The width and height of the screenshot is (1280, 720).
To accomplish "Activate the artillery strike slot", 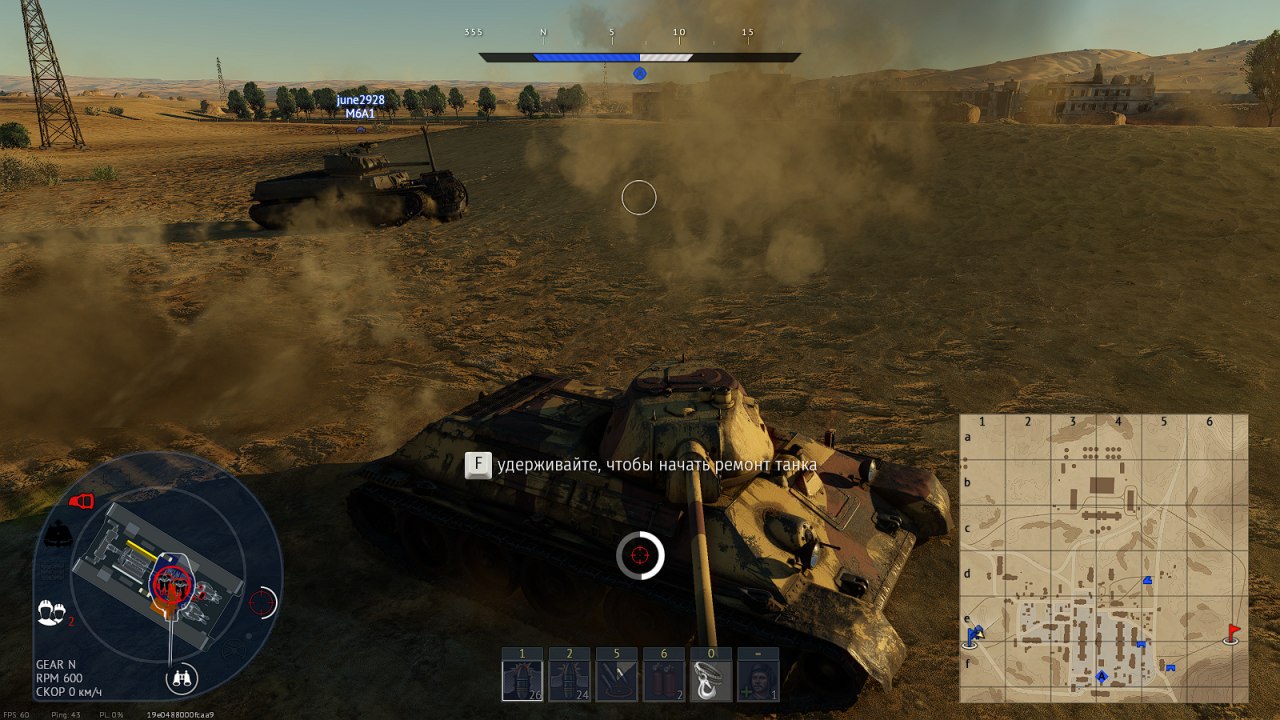I will [x=616, y=680].
